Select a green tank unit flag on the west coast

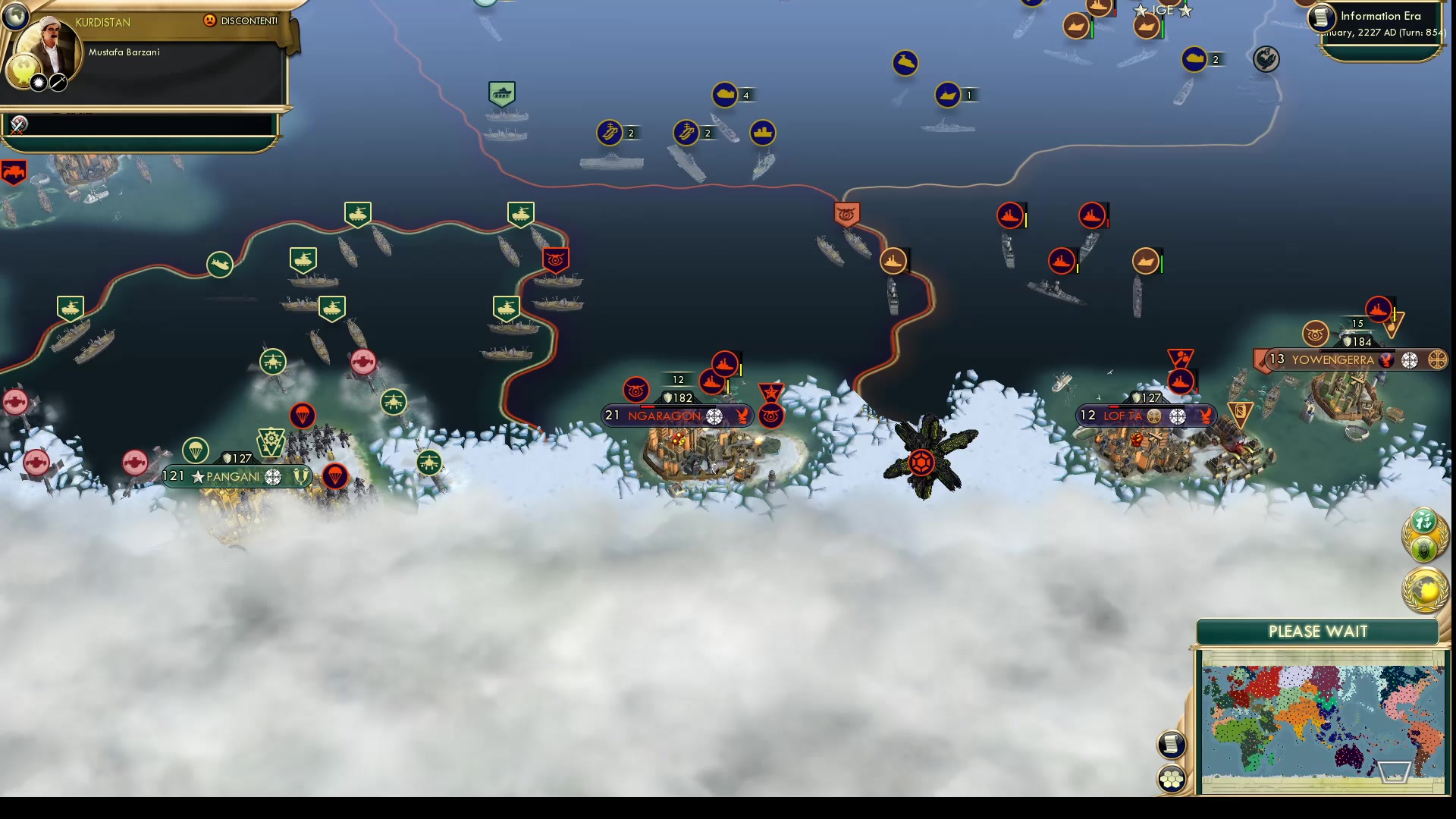tap(71, 307)
